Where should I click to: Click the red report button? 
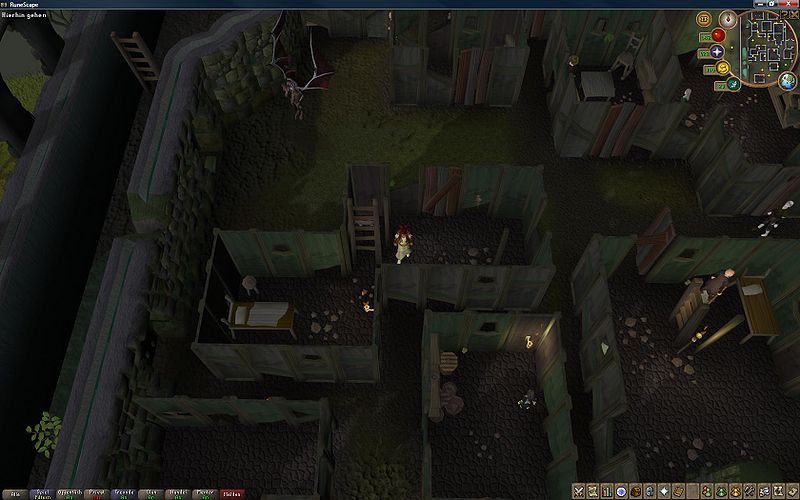tap(232, 493)
